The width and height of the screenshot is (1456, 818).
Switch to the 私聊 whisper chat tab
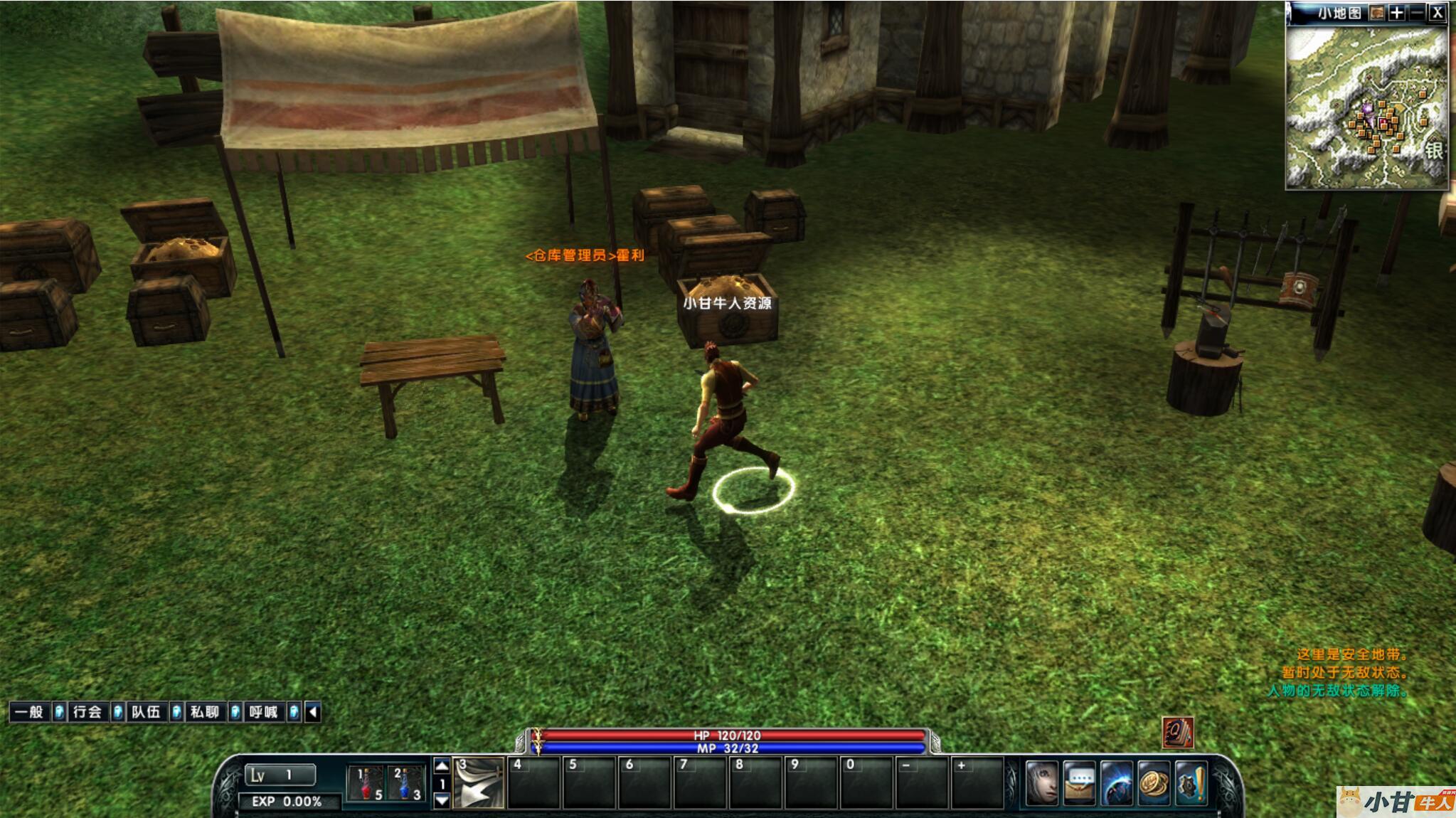pyautogui.click(x=204, y=712)
